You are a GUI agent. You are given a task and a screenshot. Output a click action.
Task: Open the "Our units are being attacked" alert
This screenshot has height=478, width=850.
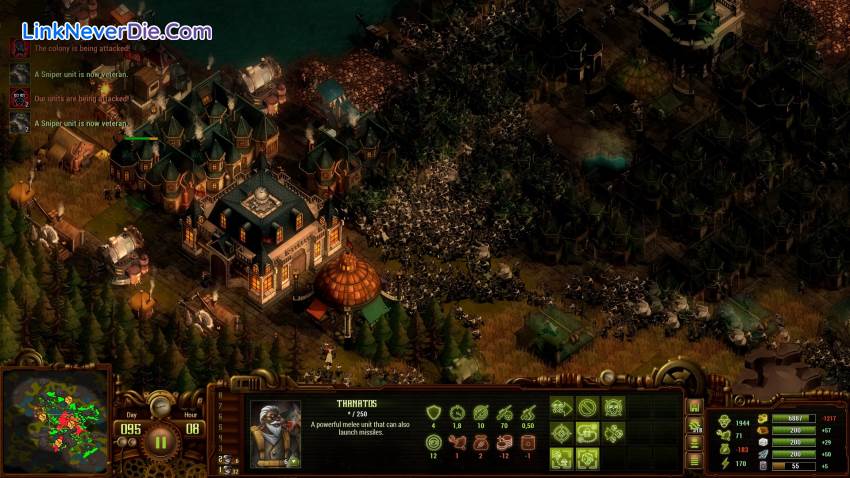(x=19, y=98)
